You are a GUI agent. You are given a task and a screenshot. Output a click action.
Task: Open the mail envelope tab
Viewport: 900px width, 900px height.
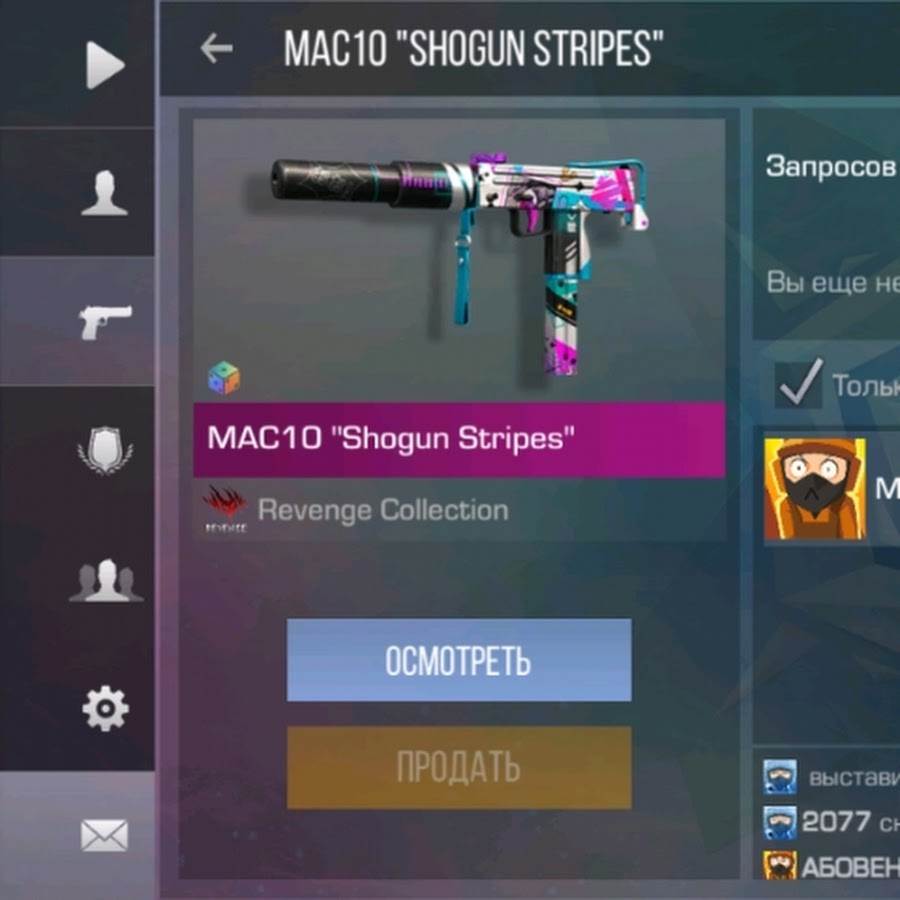104,835
